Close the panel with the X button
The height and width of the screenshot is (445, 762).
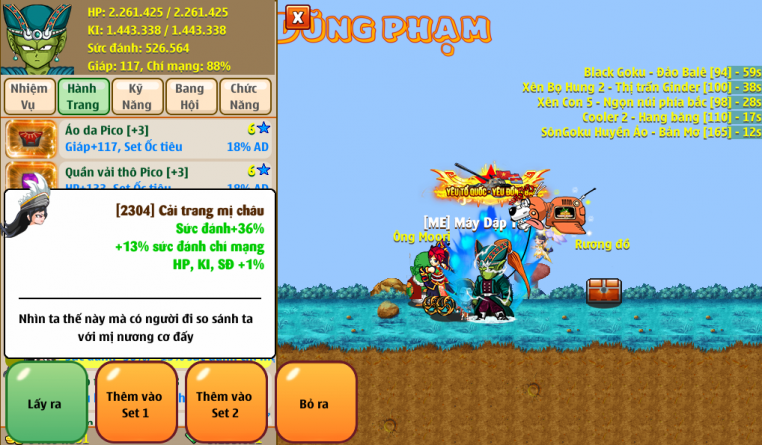click(297, 17)
